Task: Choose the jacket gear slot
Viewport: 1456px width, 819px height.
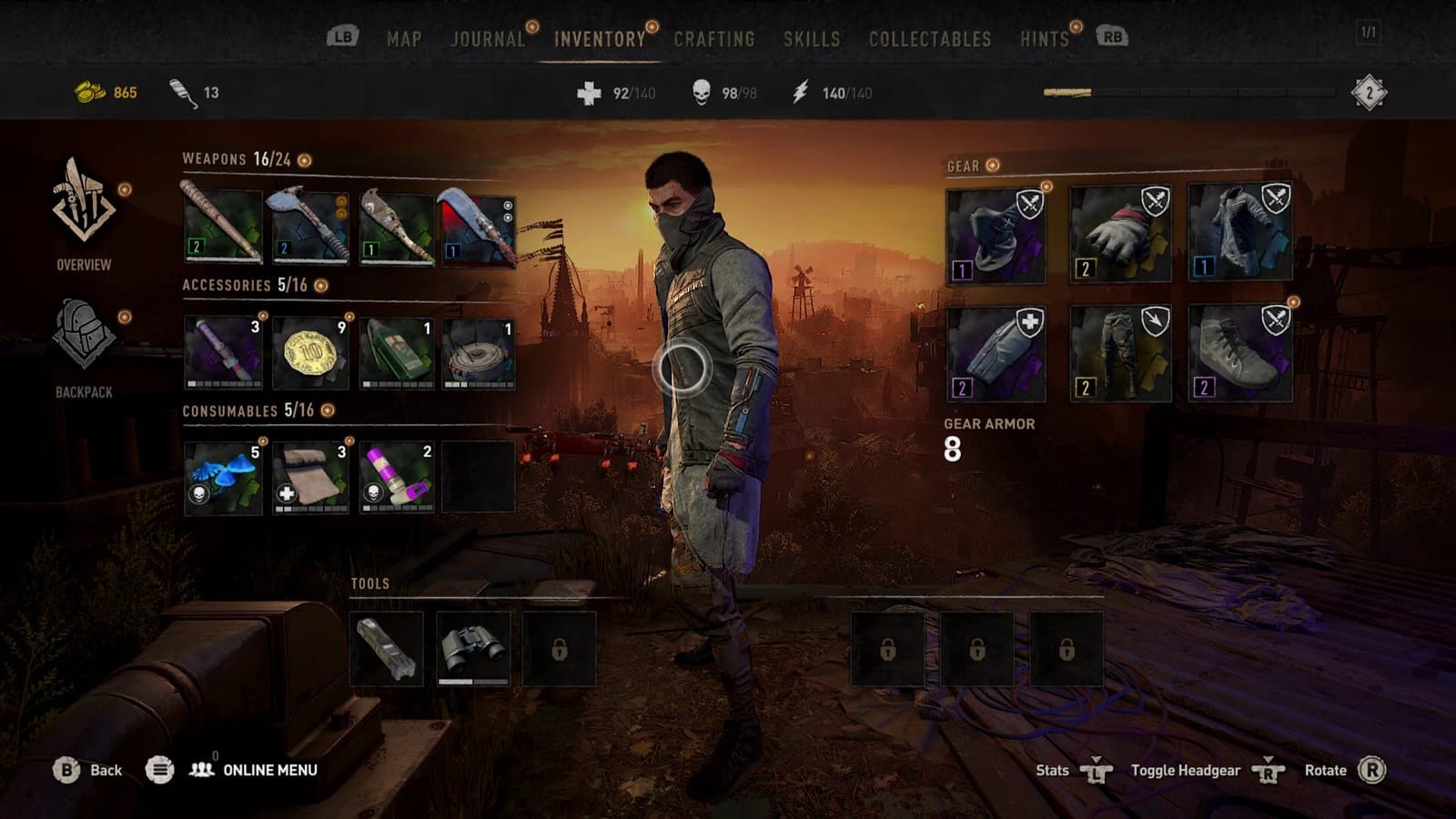Action: click(1239, 233)
